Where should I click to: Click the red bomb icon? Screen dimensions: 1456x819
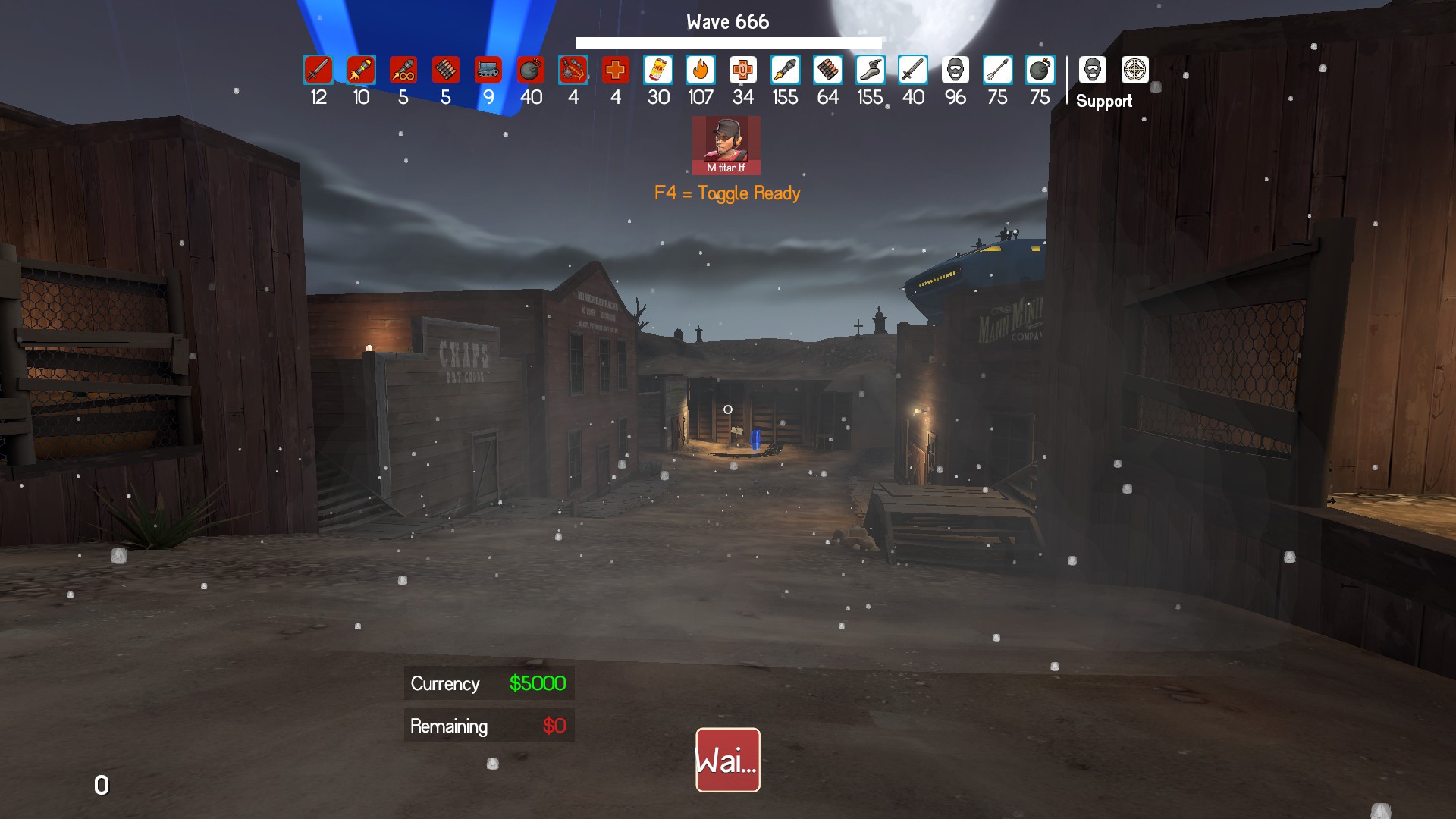point(531,71)
